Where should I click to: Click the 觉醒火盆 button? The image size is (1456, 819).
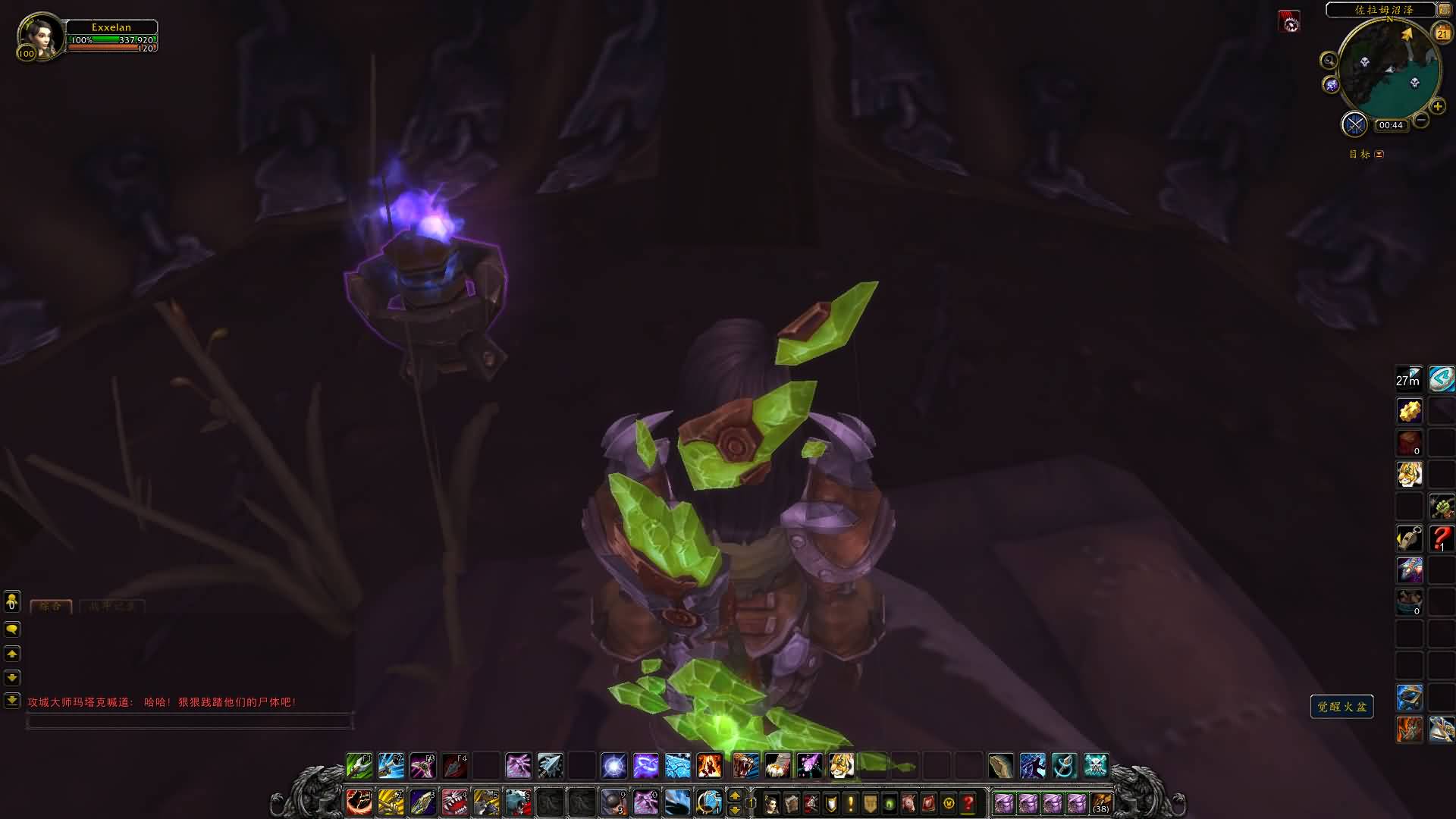pos(1341,707)
